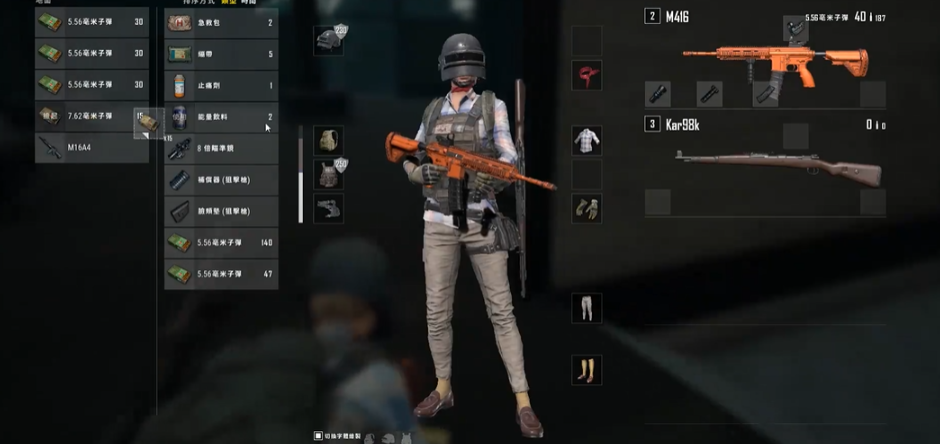Screen dimensions: 940x444
Task: Click the equipped armor vest slot
Action: [x=329, y=174]
